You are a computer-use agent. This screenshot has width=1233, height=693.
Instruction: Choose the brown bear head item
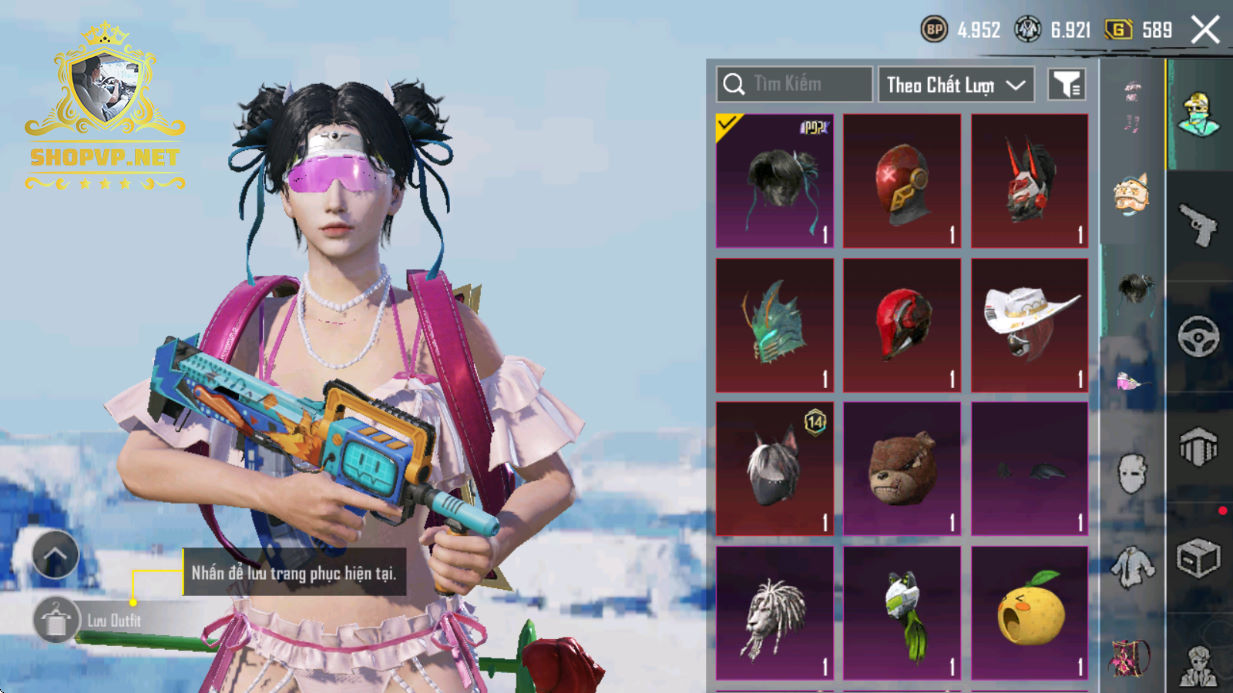pos(902,469)
